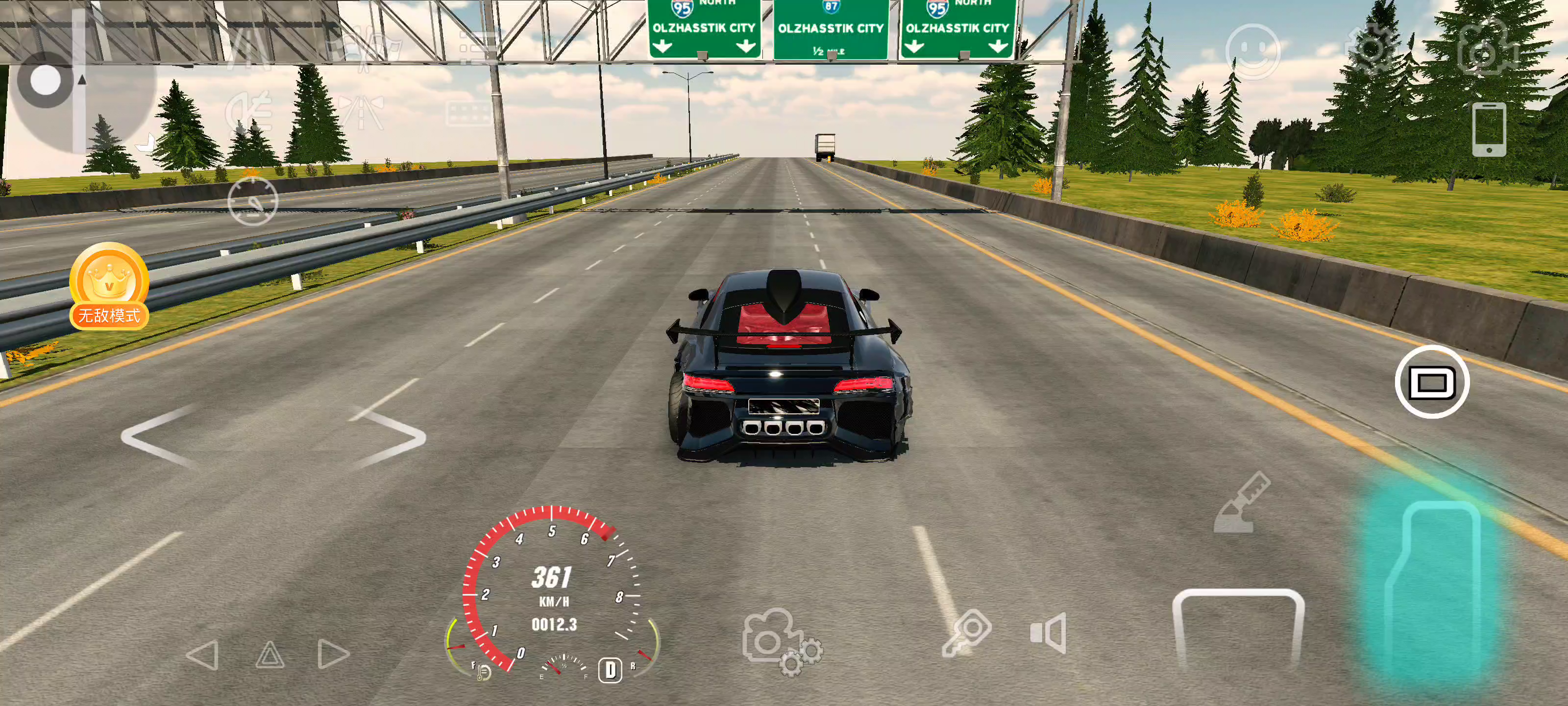Steer right with the right chevron arrow
This screenshot has width=1568, height=706.
389,437
